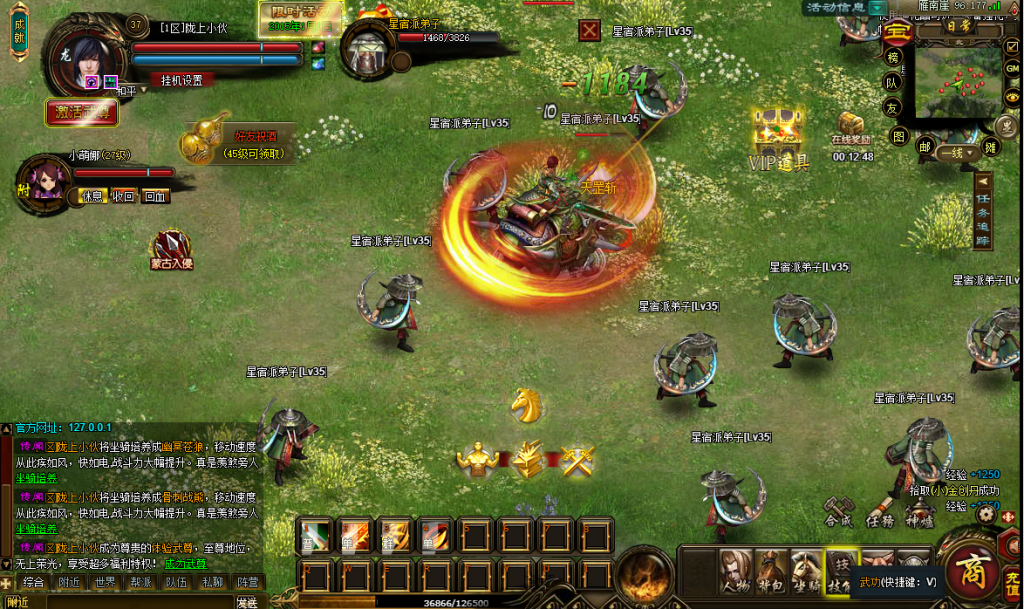Claim the 在线奖励 online reward chest
1024x609 pixels.
pyautogui.click(x=852, y=126)
